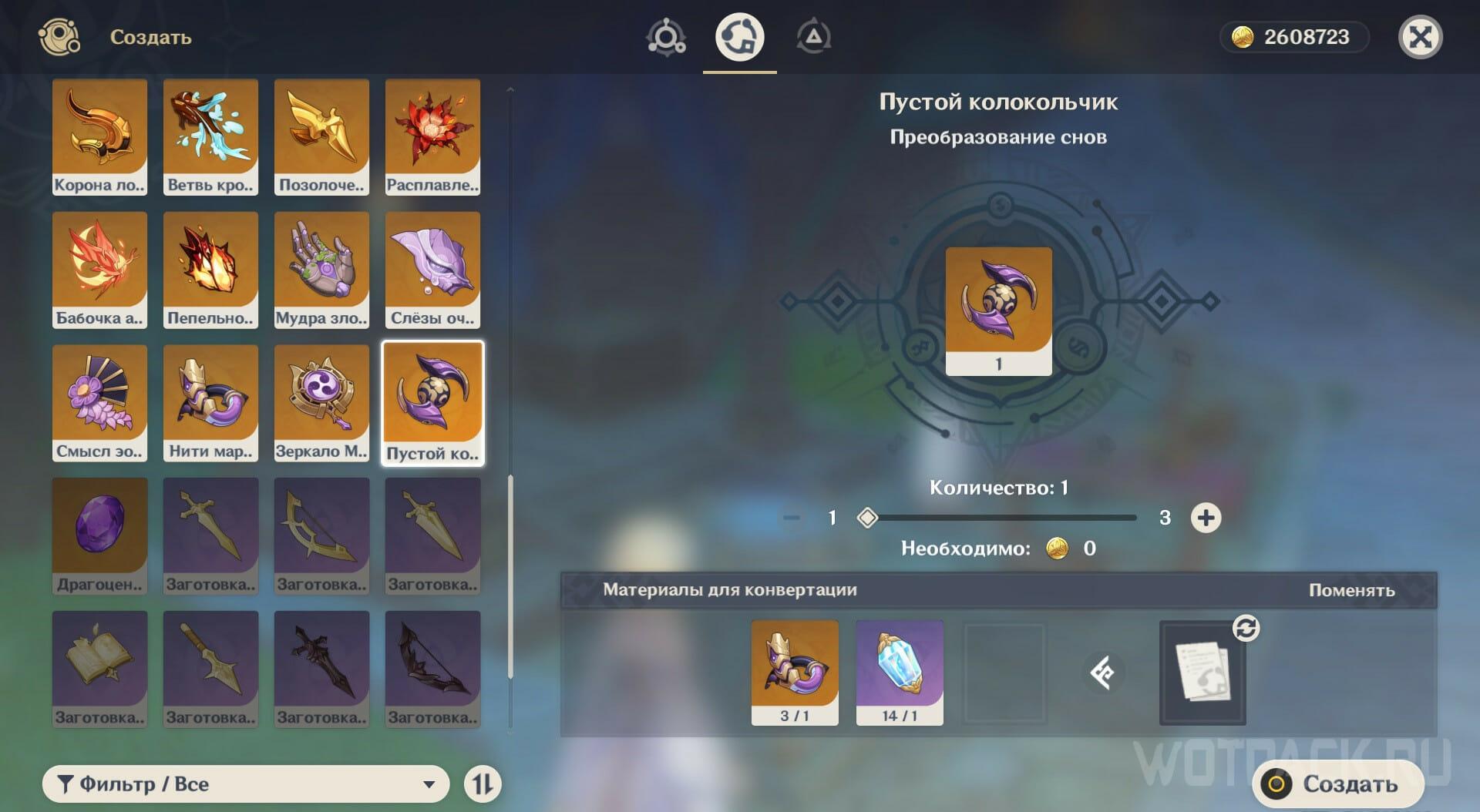Screen dimensions: 1480x812
Task: Click Поменять to change conversion materials
Action: click(x=1351, y=590)
